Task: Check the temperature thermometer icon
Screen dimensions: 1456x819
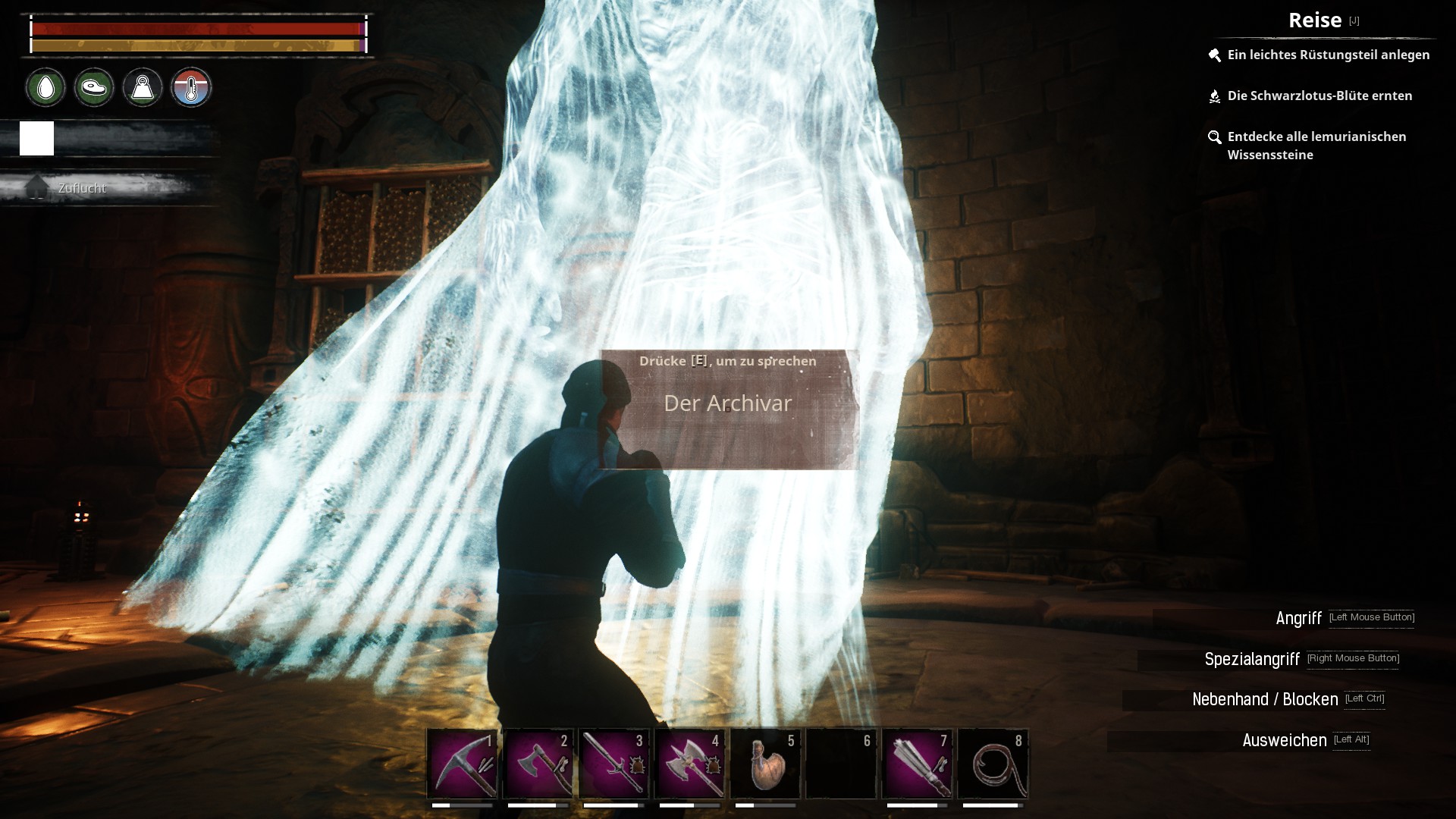Action: click(x=191, y=88)
